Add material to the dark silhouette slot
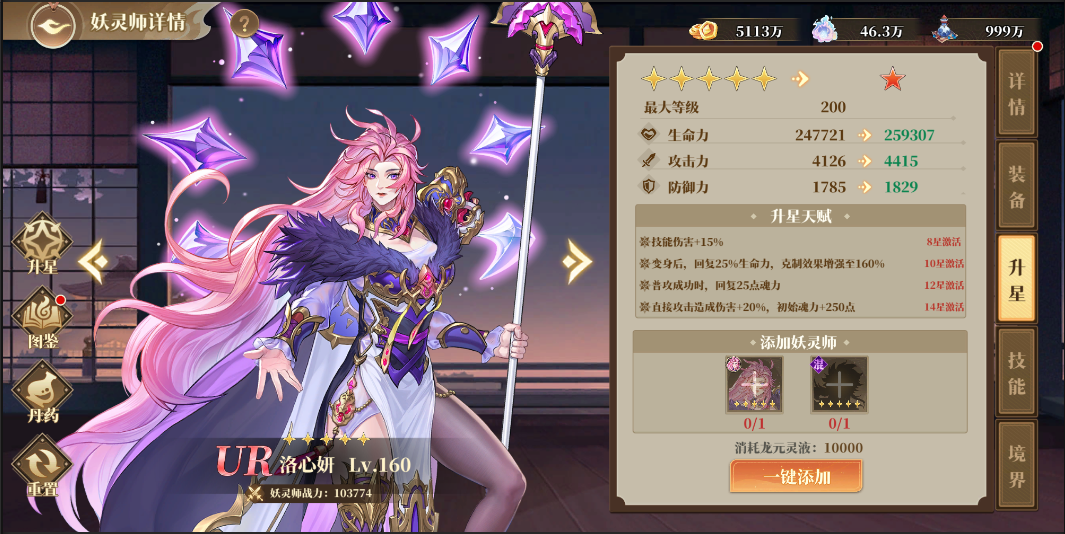Viewport: 1065px width, 534px height. pyautogui.click(x=838, y=384)
